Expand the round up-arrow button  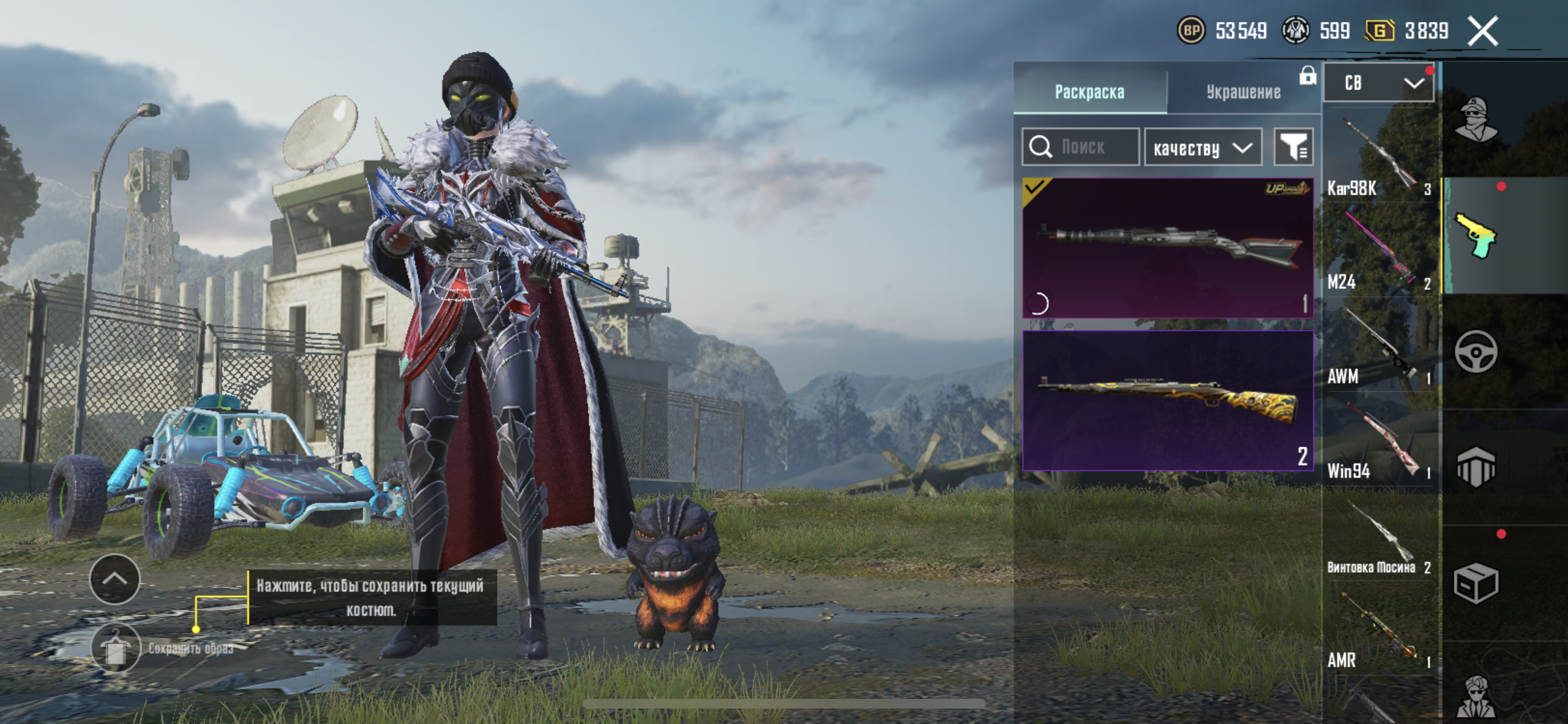115,579
